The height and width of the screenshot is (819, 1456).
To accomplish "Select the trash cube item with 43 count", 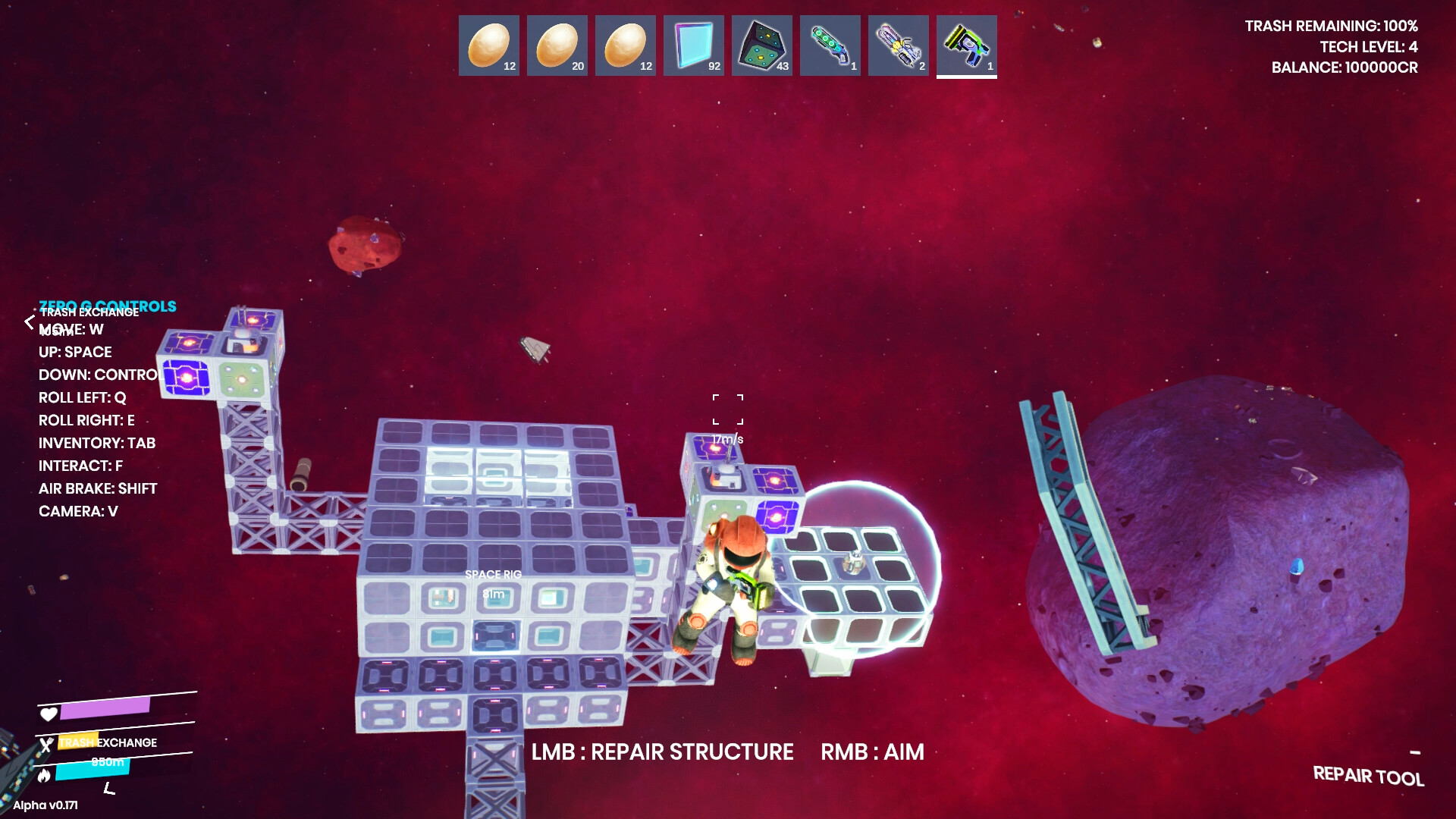I will (x=761, y=45).
